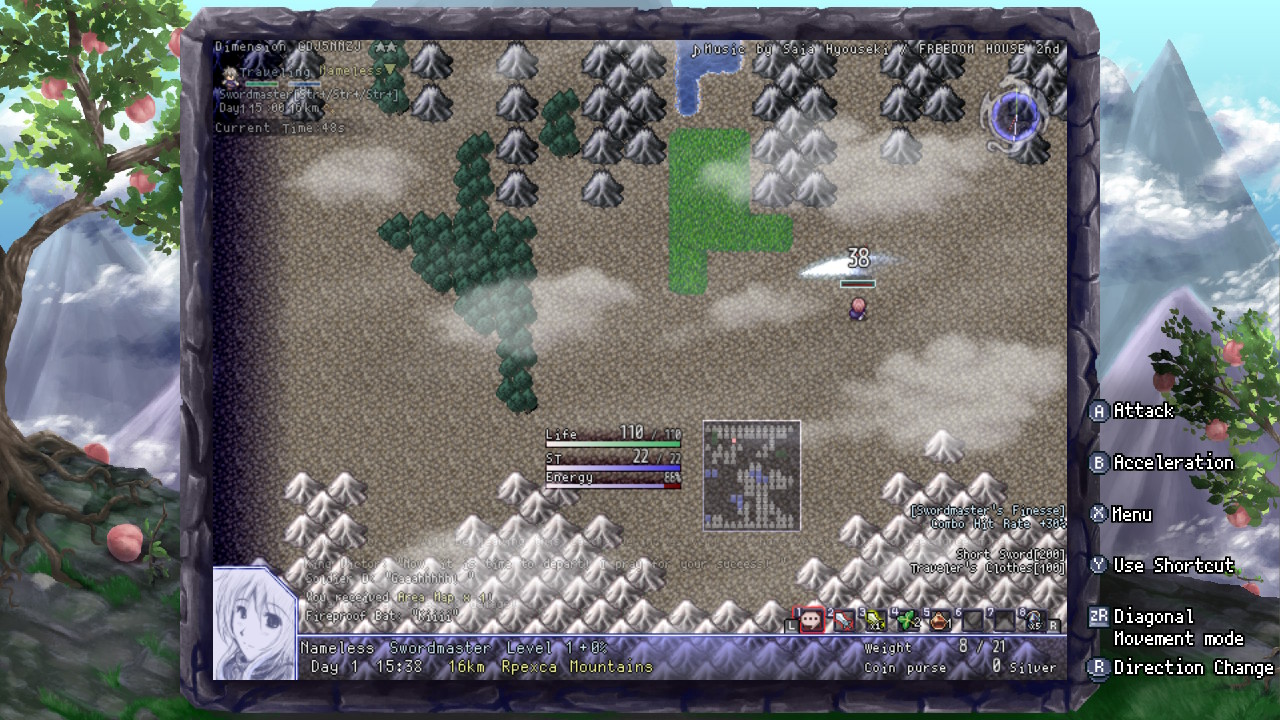This screenshot has width=1280, height=720.
Task: Select the herb icon in shortcut slot 4
Action: point(907,619)
